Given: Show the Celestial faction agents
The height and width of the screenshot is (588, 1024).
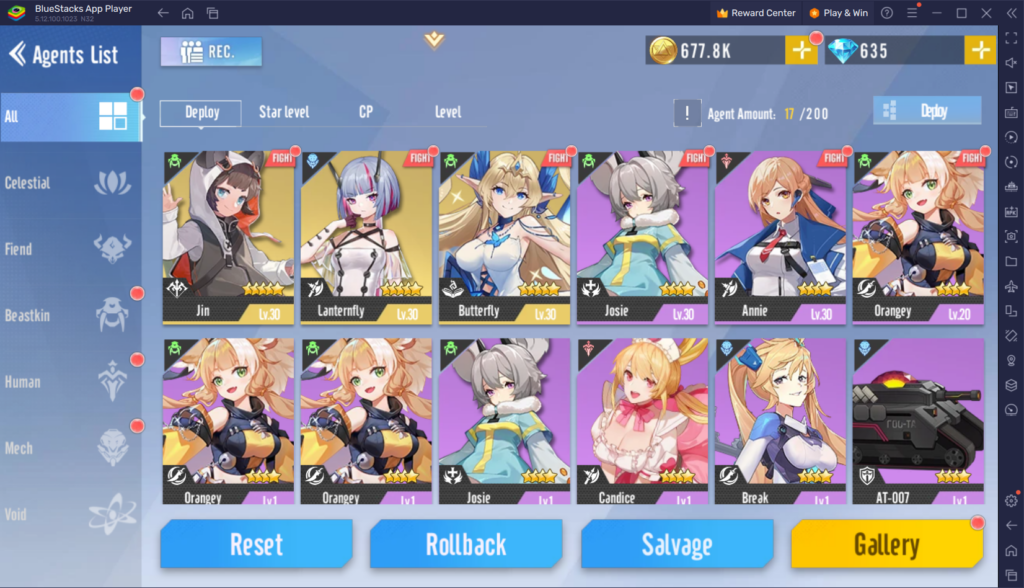Looking at the screenshot, I should (x=70, y=183).
